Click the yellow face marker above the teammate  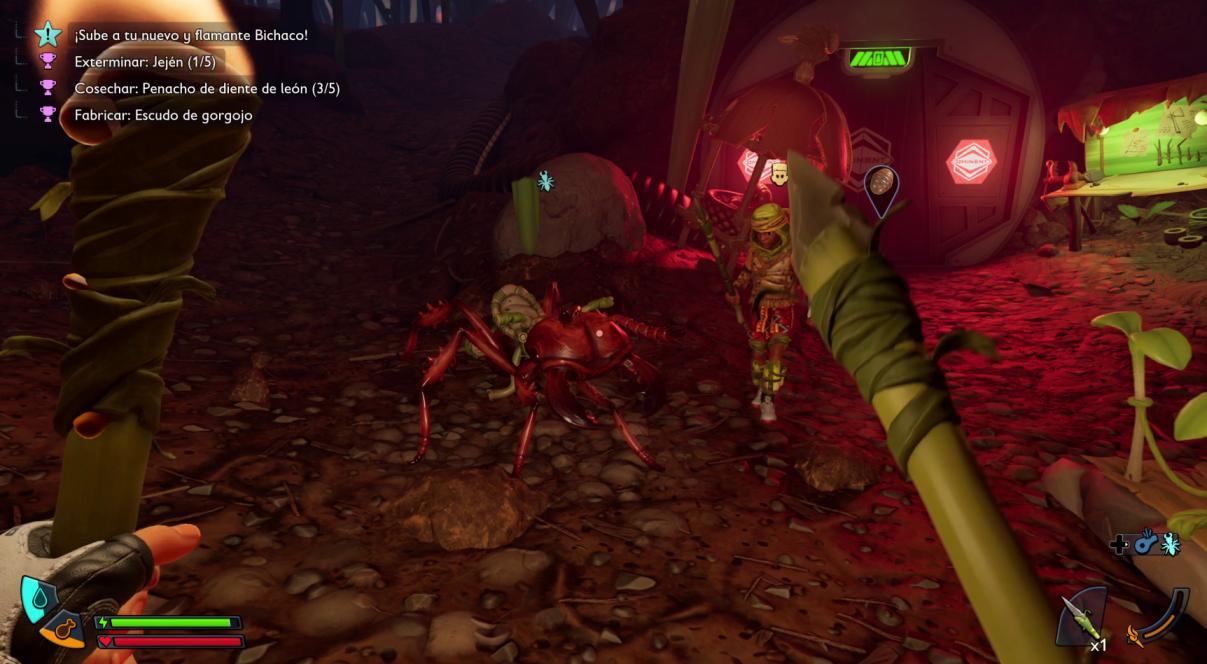(780, 175)
